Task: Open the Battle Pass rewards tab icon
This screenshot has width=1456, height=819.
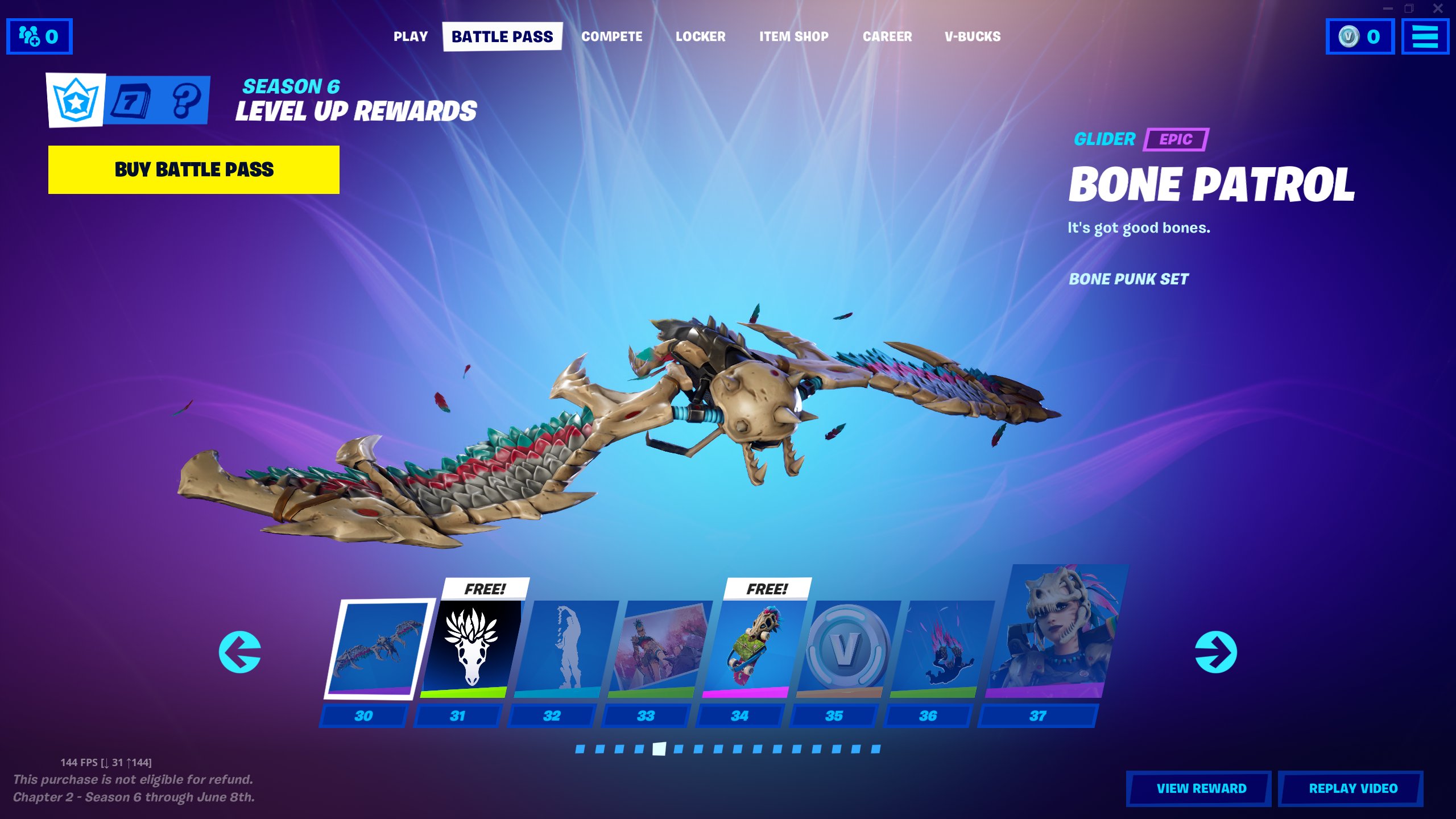Action: 75,100
